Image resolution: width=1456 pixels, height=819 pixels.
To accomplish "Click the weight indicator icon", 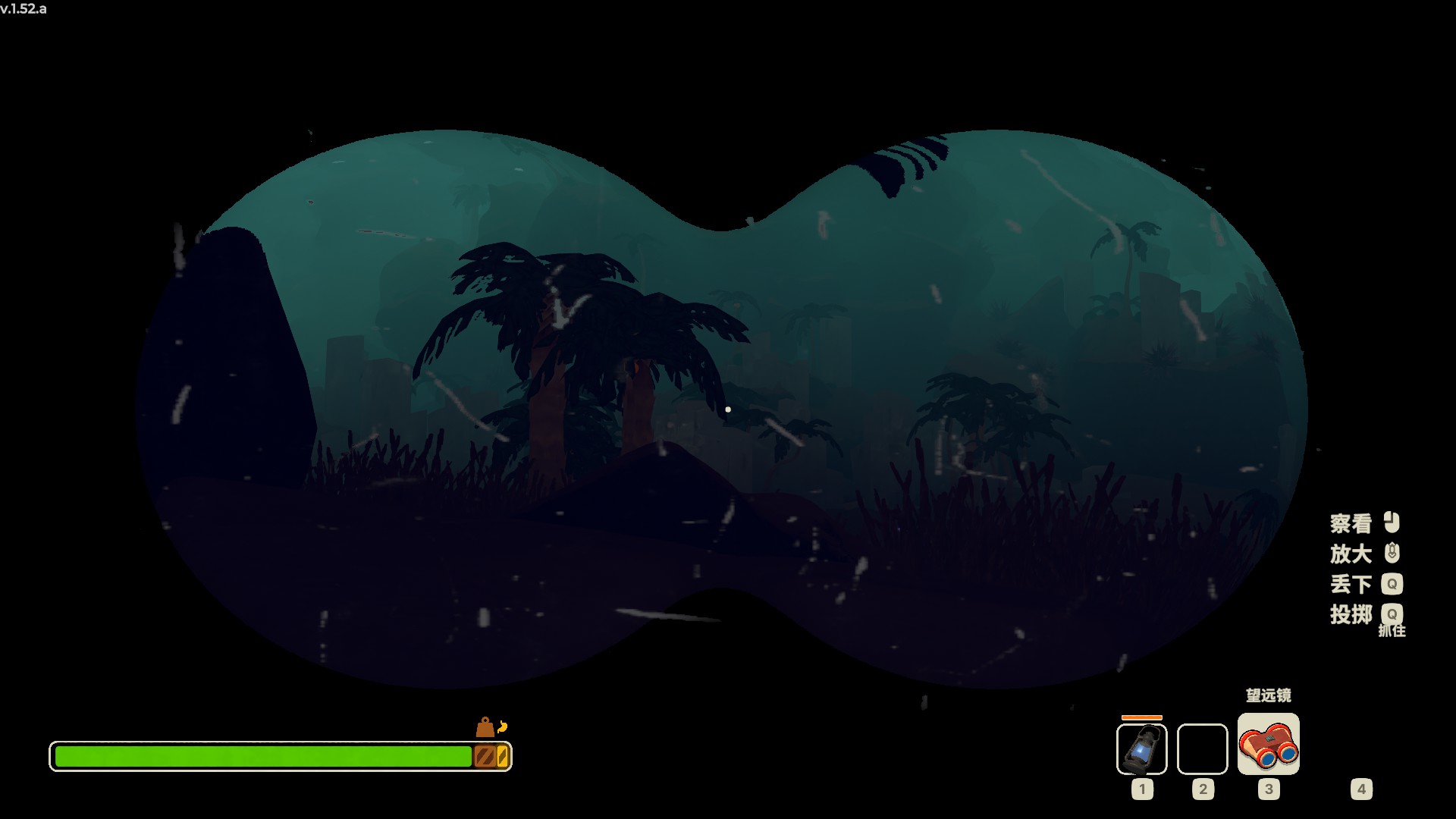I will [x=485, y=726].
